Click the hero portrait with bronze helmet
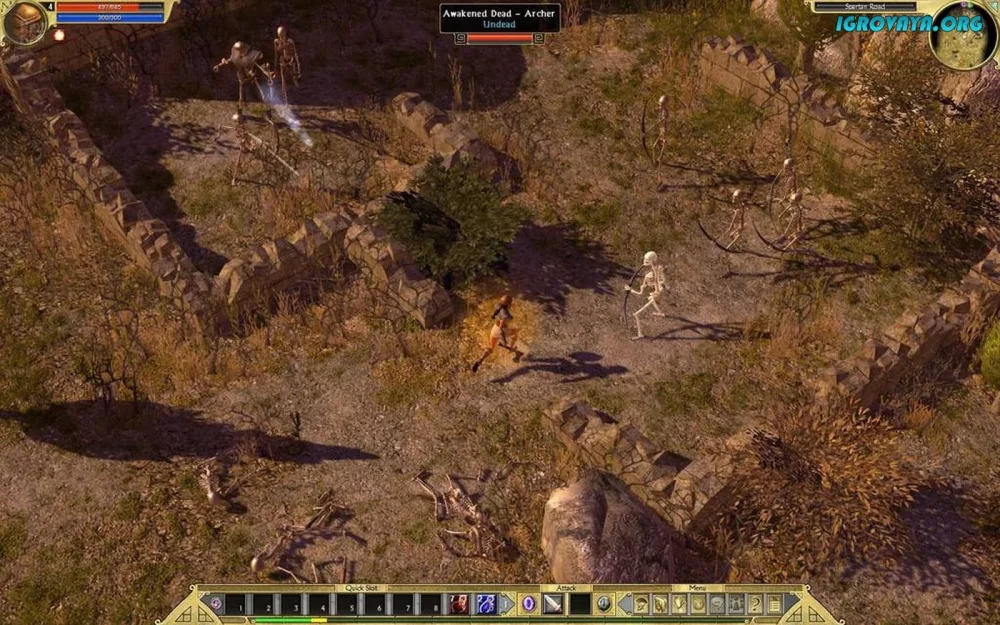Image resolution: width=1000 pixels, height=625 pixels. [x=24, y=22]
